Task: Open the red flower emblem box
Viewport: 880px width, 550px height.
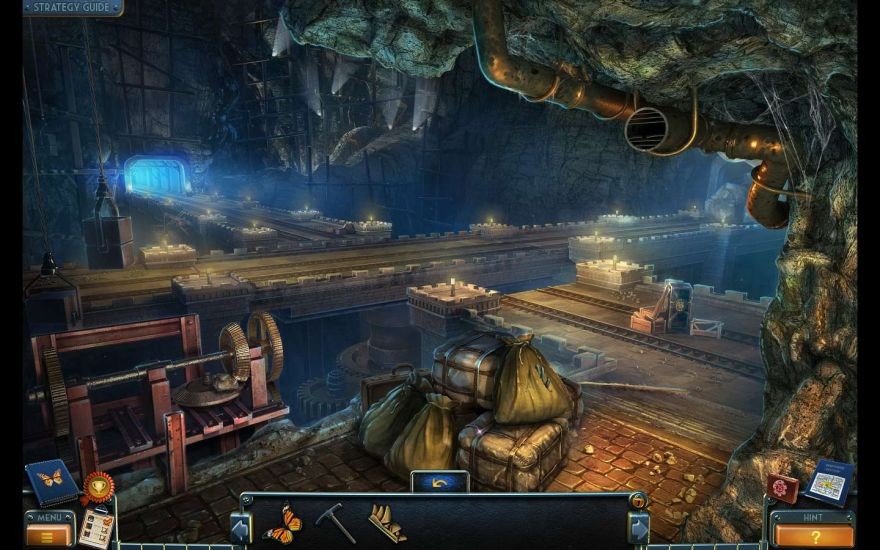Action: [x=783, y=487]
